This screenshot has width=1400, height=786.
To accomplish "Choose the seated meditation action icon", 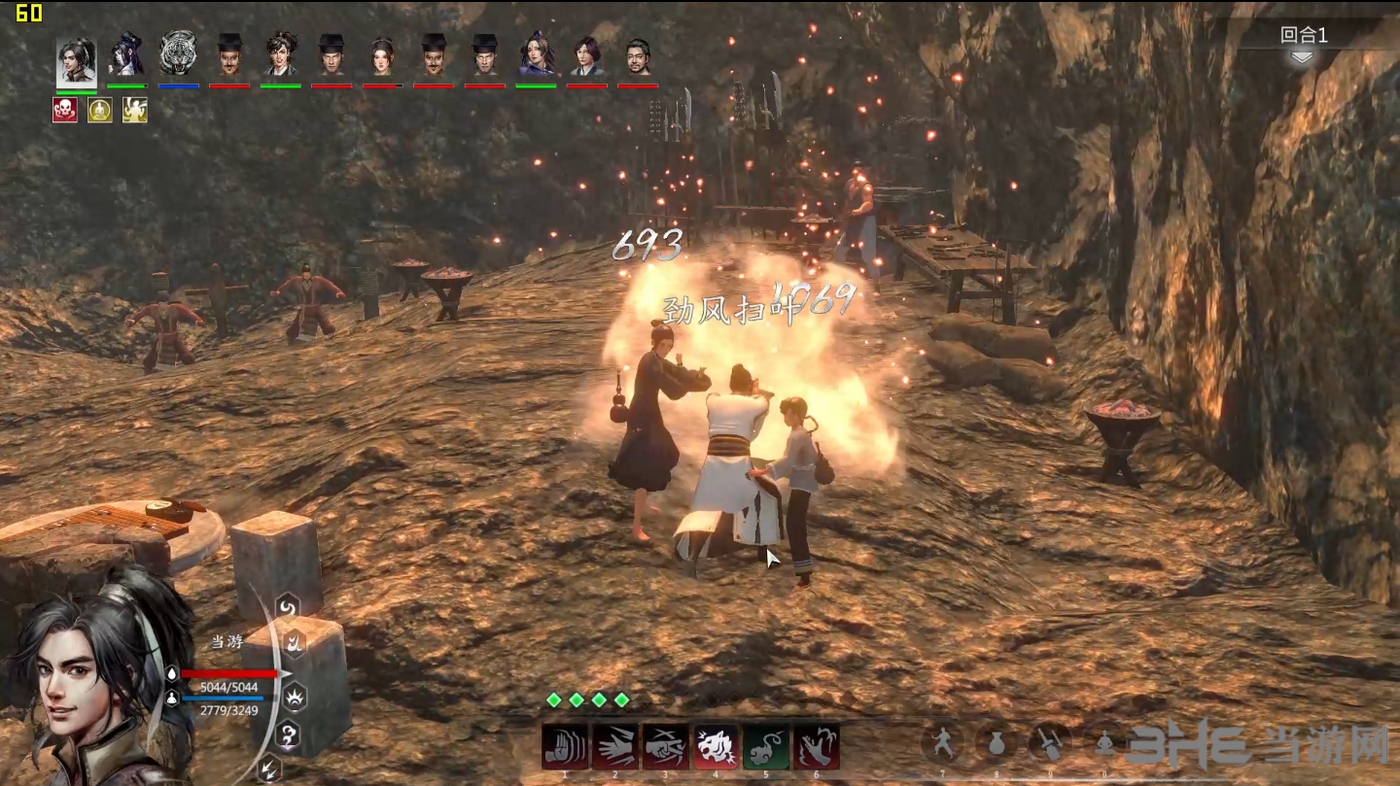I will [1104, 742].
